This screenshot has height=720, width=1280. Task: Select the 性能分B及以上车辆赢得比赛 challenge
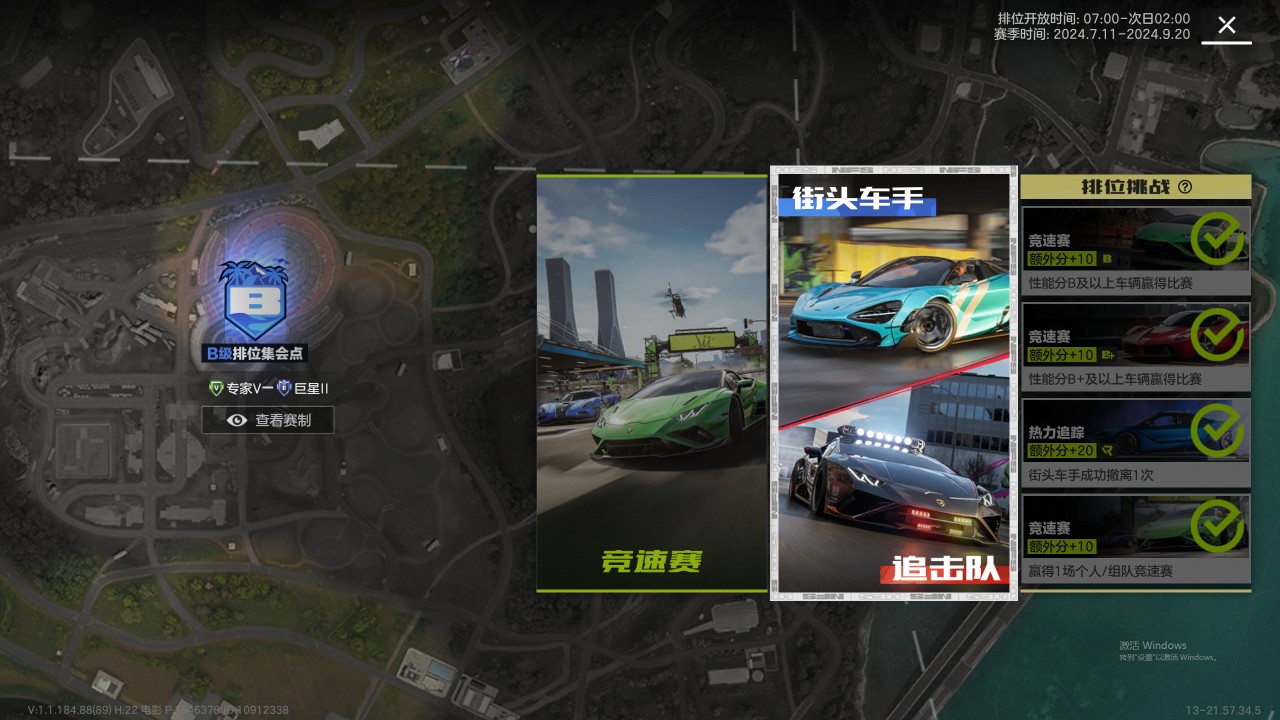[1136, 250]
